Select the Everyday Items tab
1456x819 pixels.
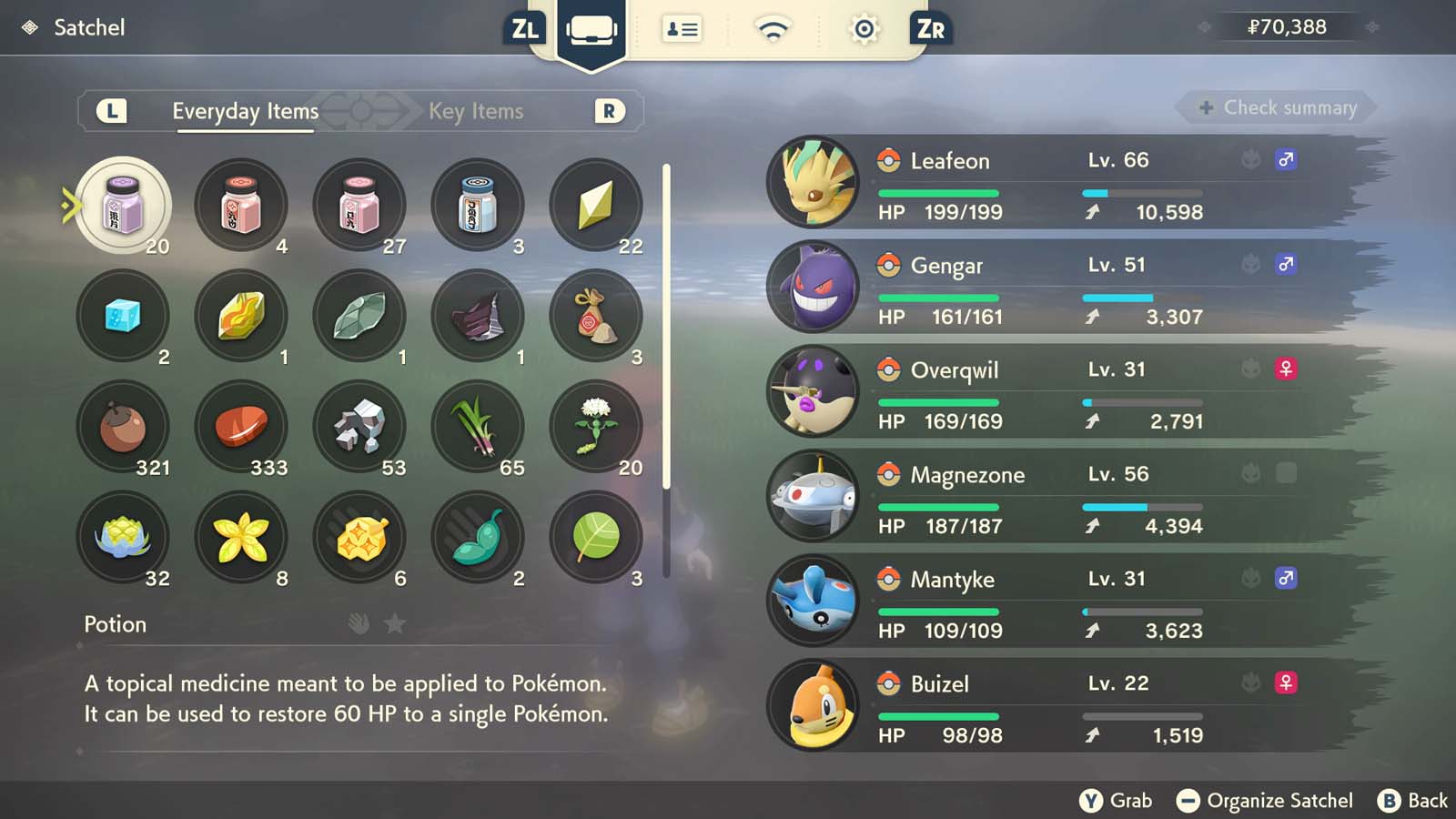(244, 111)
